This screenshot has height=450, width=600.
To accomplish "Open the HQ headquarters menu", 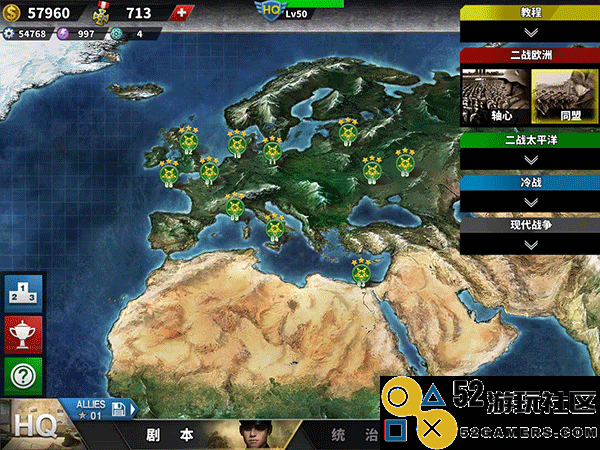I will 28,425.
